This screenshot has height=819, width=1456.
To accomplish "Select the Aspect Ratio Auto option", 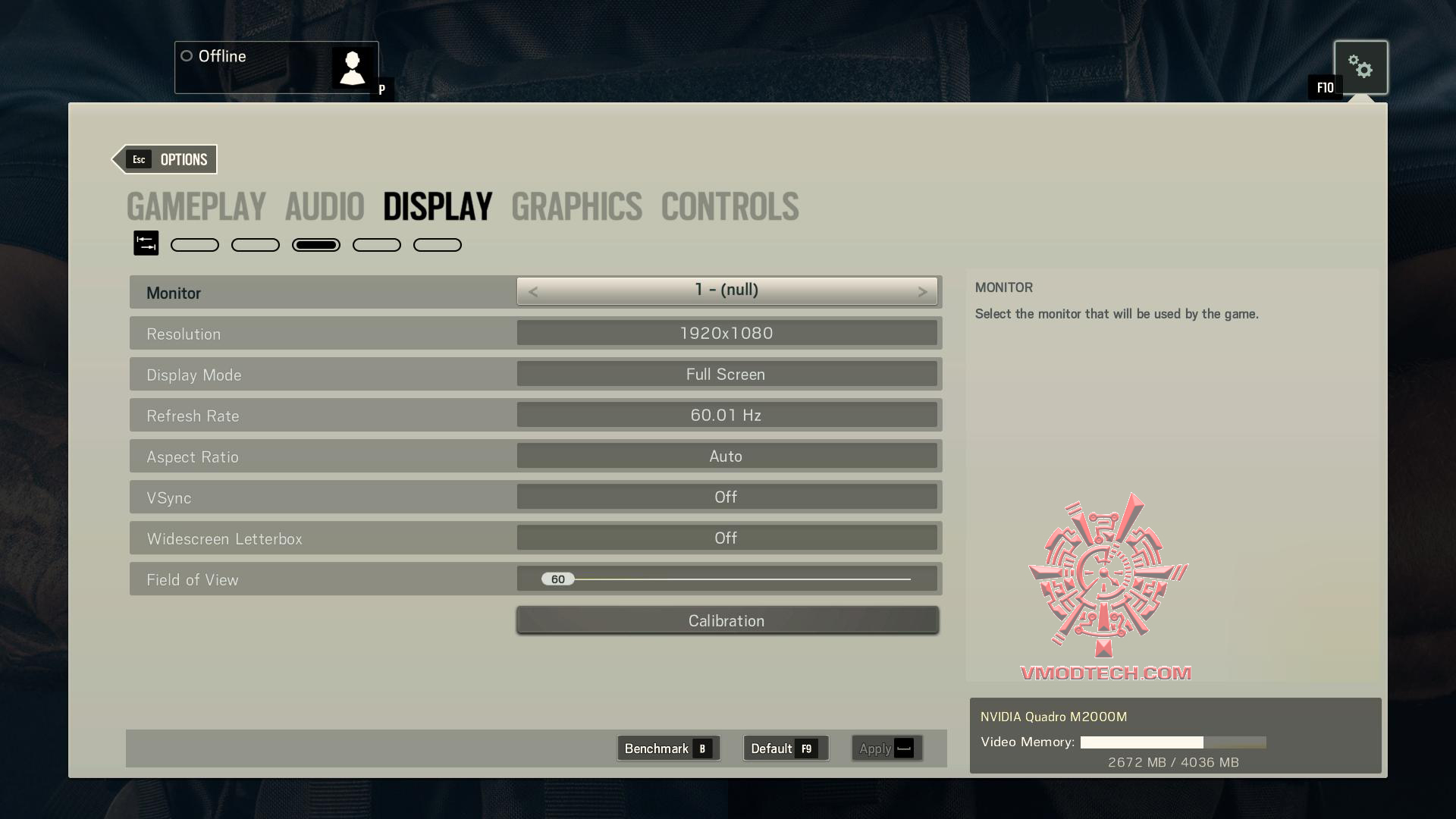I will (726, 456).
